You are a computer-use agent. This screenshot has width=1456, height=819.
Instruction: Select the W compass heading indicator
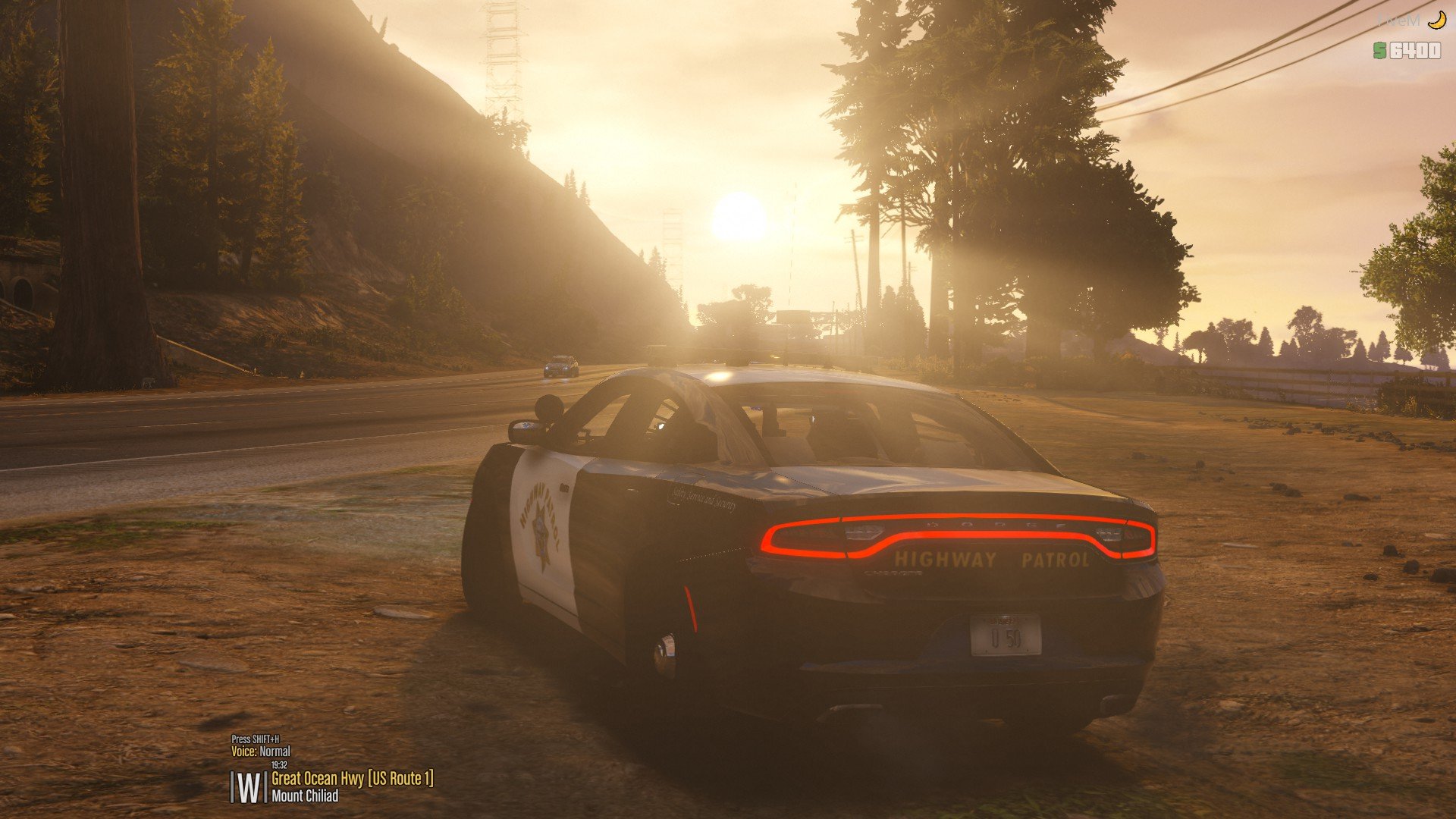248,788
